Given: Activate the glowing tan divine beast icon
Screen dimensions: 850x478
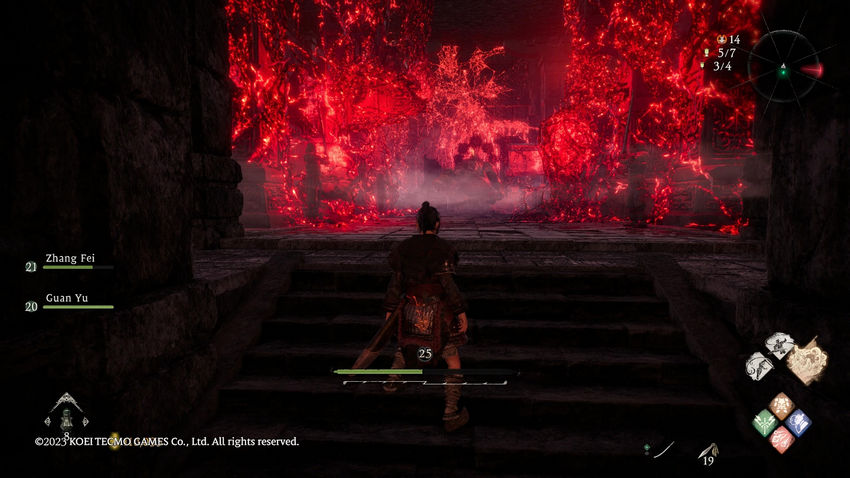Looking at the screenshot, I should click(x=806, y=361).
